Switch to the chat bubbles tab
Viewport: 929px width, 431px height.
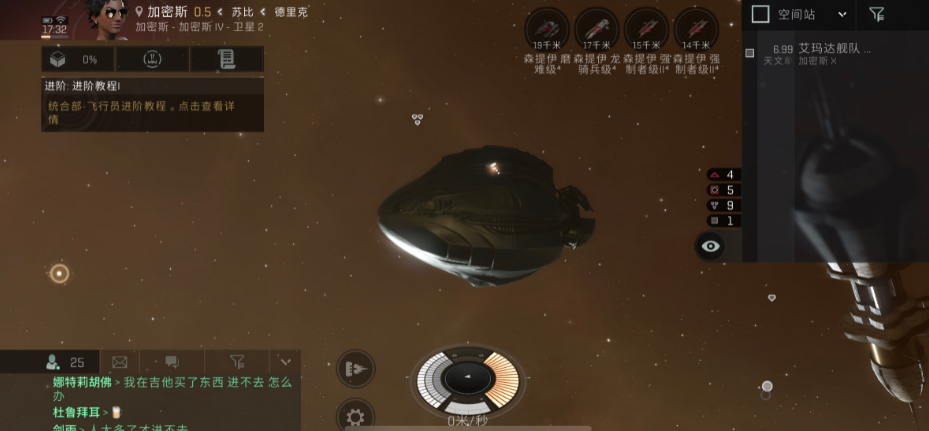point(172,362)
